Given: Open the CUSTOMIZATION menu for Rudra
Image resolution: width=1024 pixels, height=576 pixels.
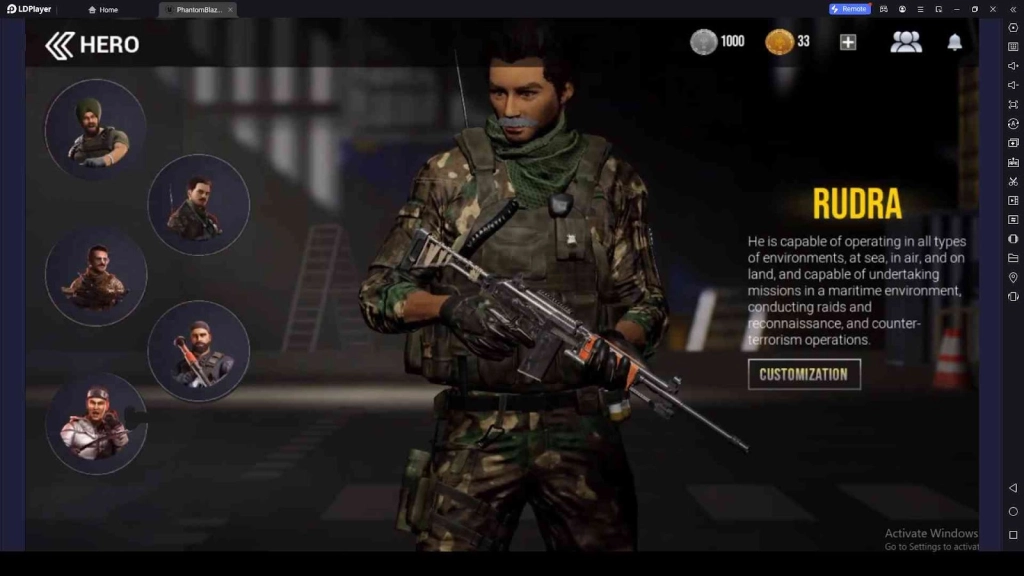Looking at the screenshot, I should tap(804, 374).
